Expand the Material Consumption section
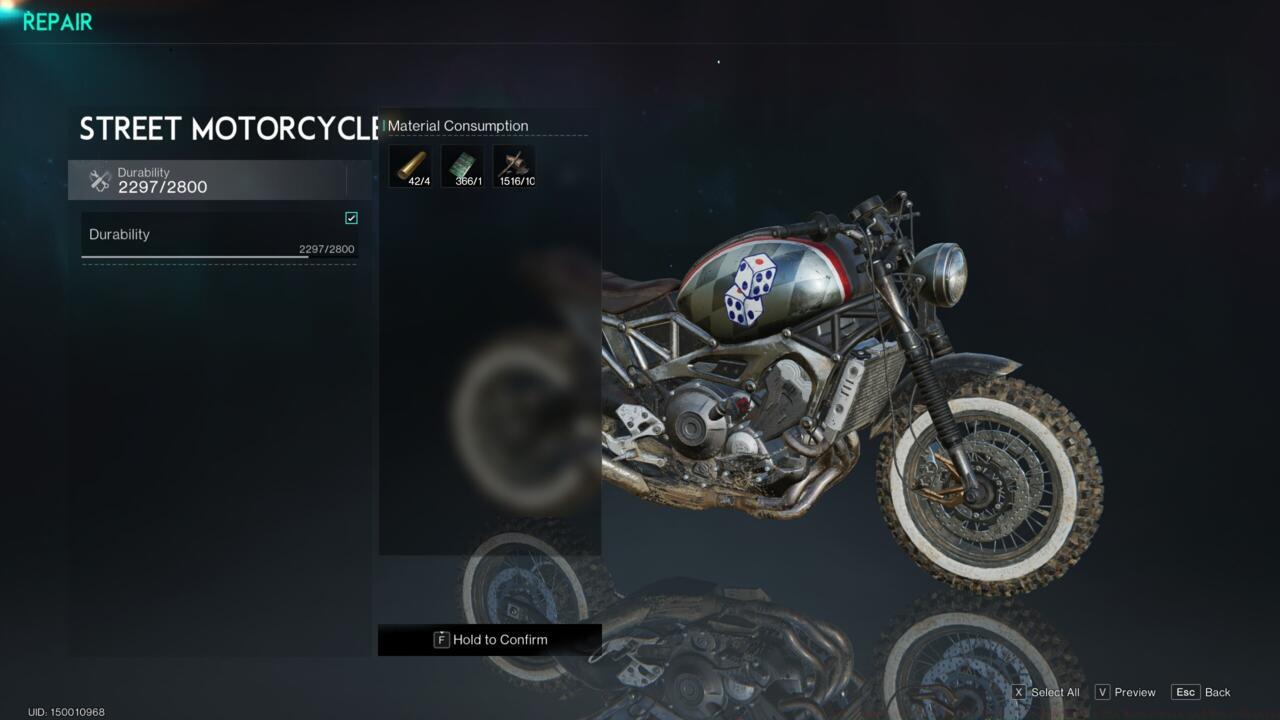The image size is (1280, 720). click(457, 126)
